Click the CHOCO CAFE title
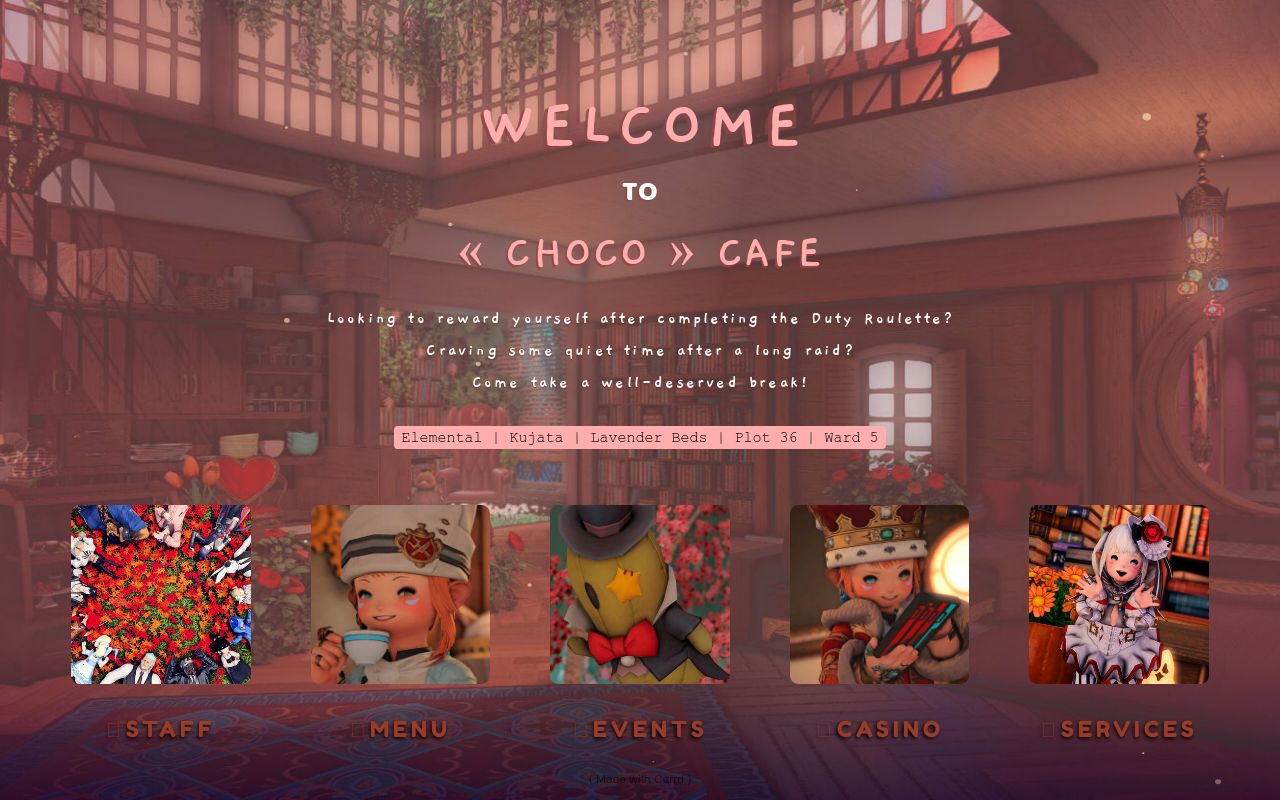Screen dimensions: 1280x800 click(x=640, y=252)
